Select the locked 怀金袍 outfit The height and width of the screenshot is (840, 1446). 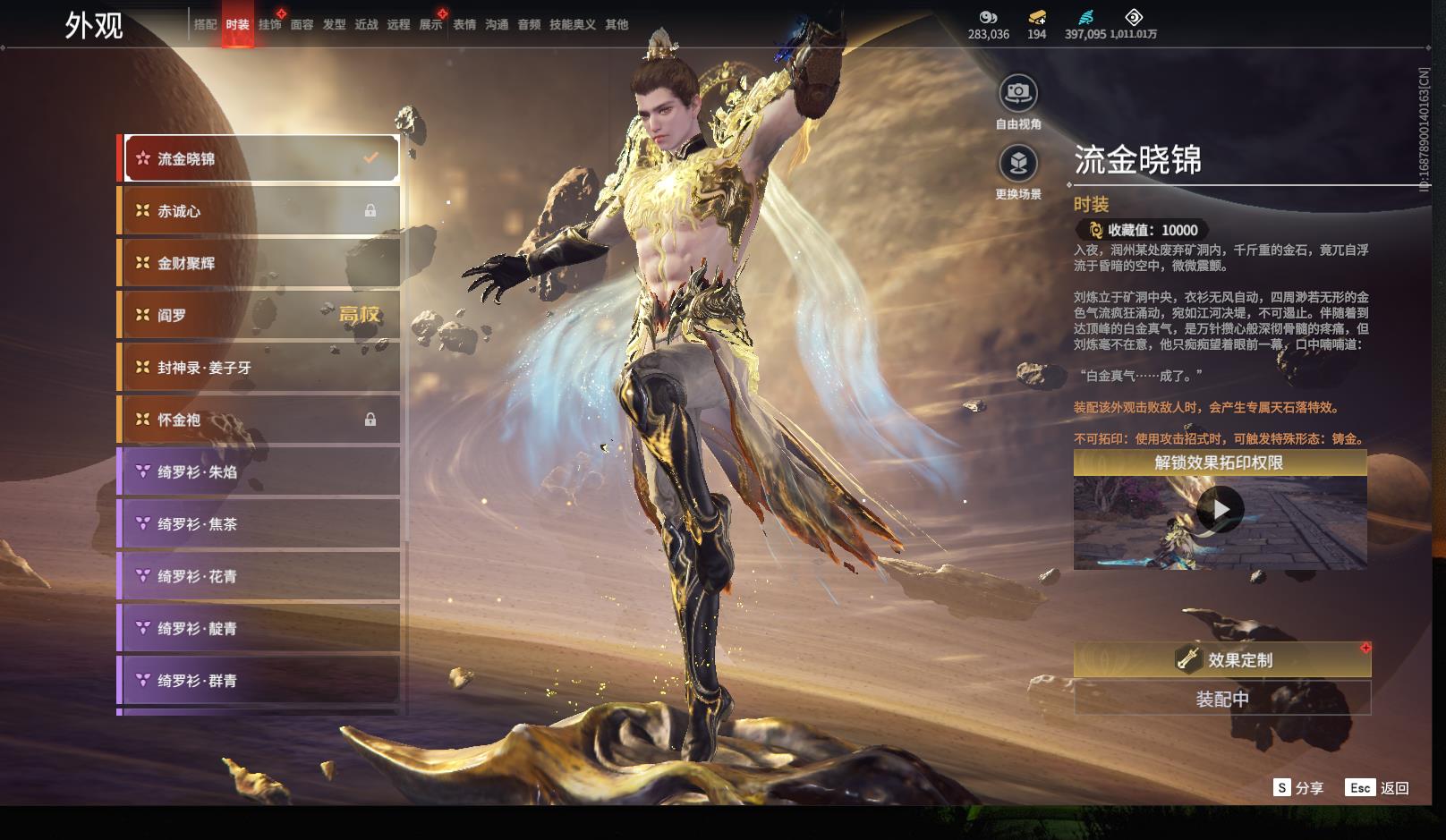point(260,420)
